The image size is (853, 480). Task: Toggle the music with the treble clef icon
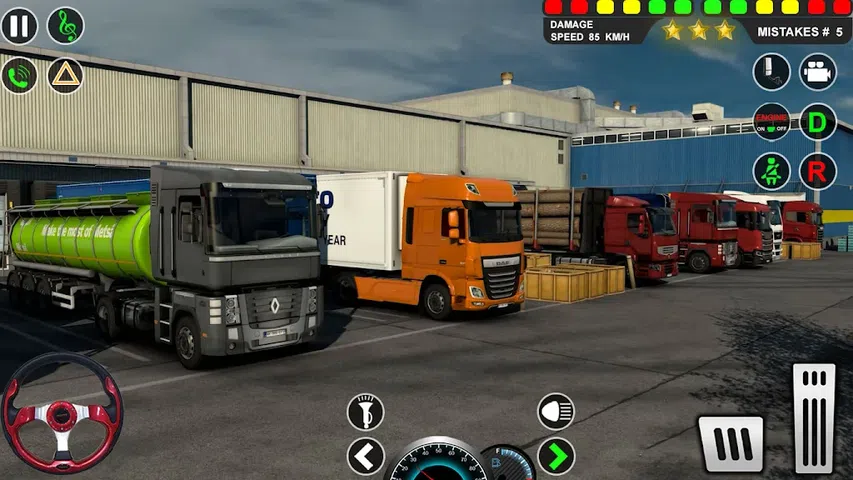tap(66, 26)
